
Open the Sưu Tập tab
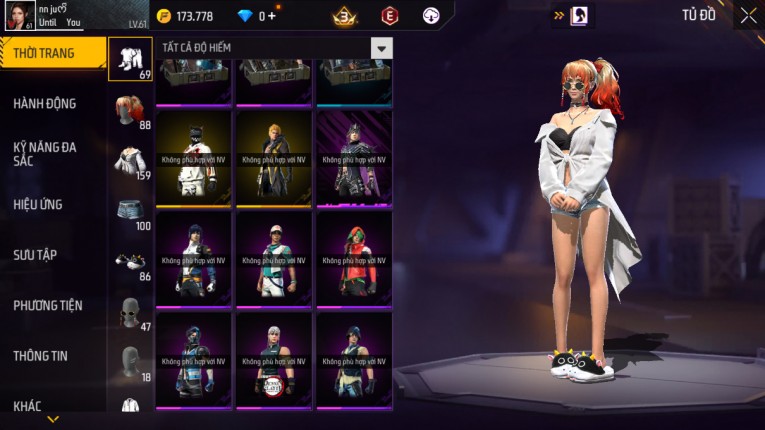coord(36,255)
